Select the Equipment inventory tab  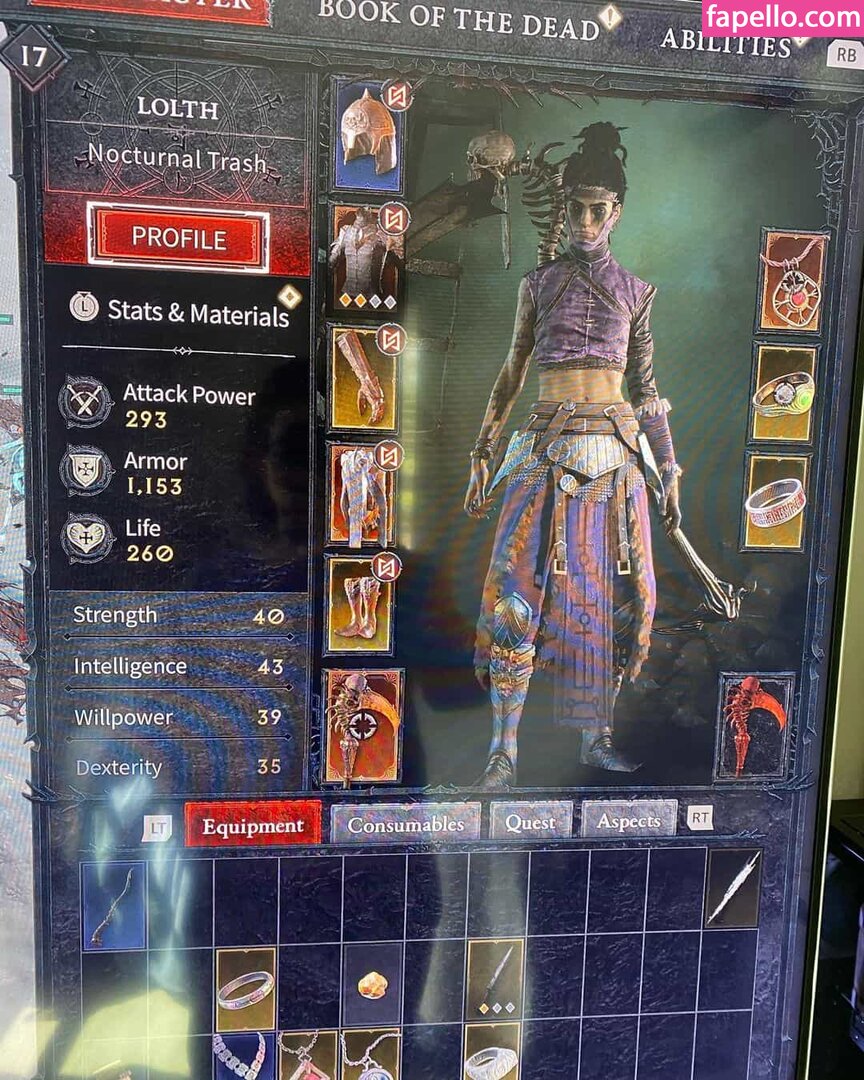coord(252,826)
